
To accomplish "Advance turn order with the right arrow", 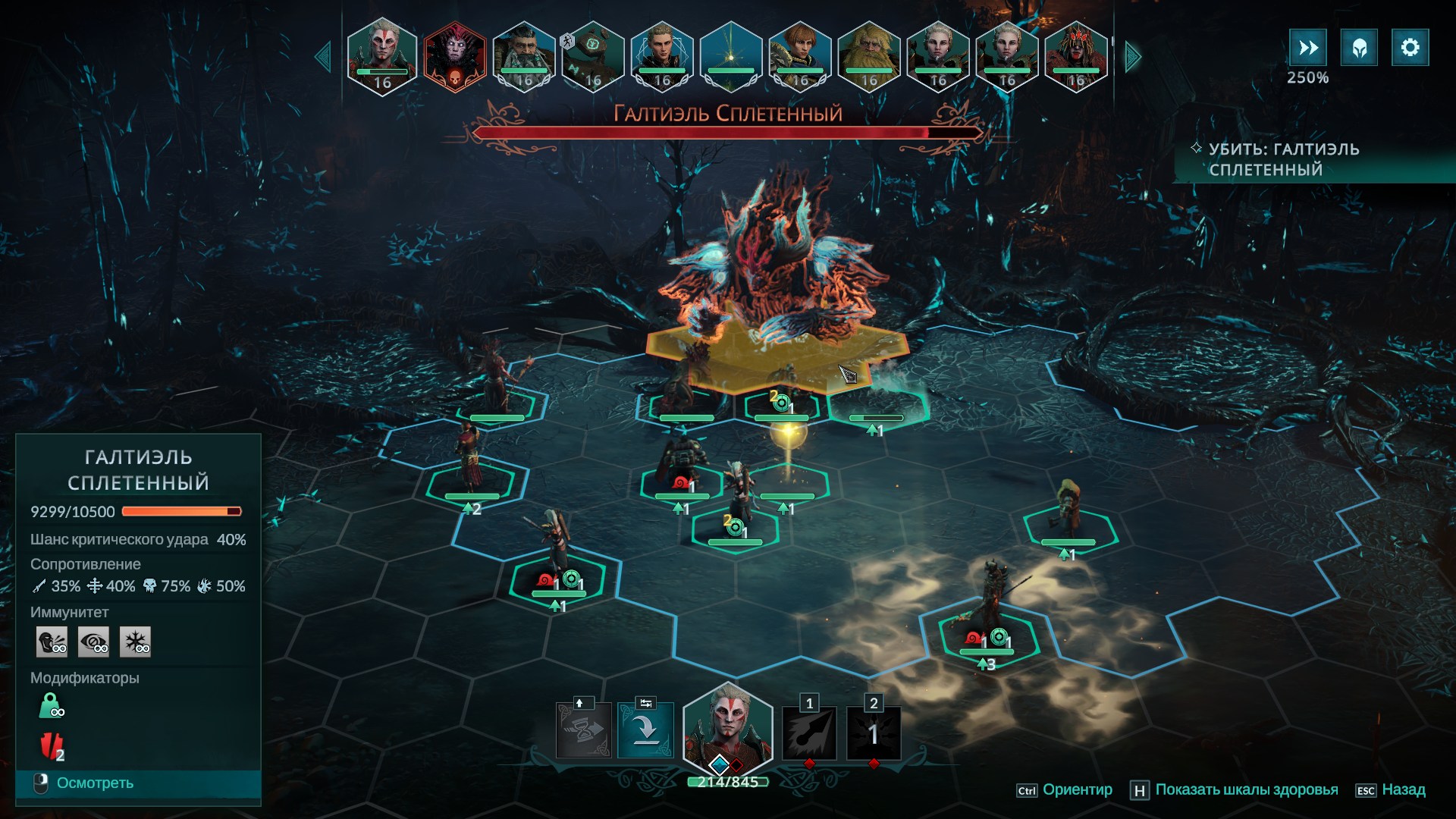I will click(1132, 57).
